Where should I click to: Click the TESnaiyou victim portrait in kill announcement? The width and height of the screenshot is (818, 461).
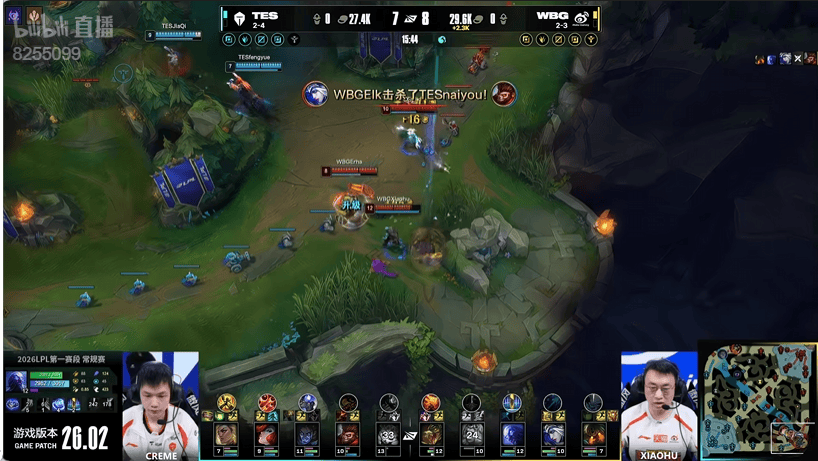pos(504,94)
